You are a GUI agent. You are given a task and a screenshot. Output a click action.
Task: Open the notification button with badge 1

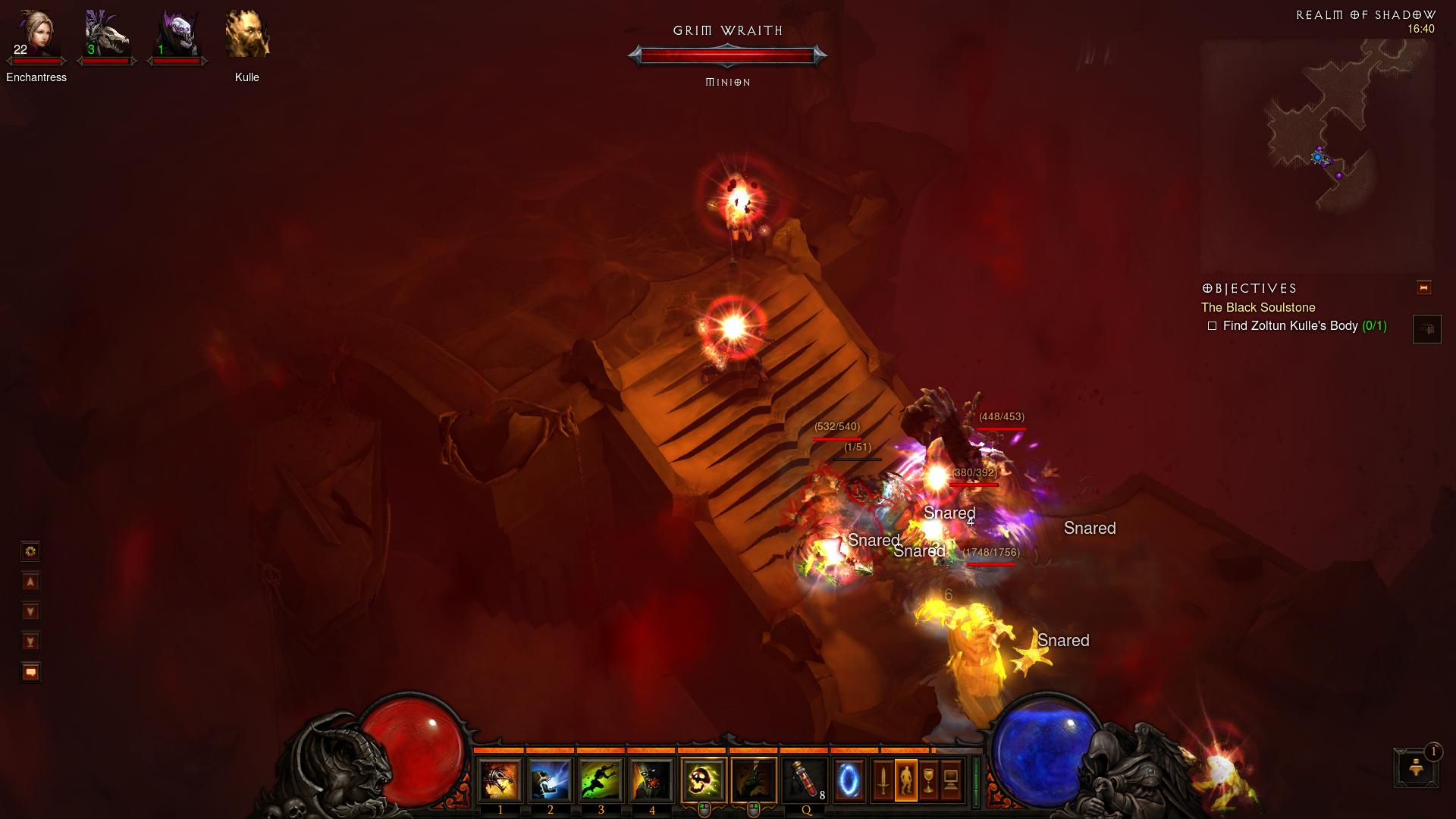coord(1416,768)
